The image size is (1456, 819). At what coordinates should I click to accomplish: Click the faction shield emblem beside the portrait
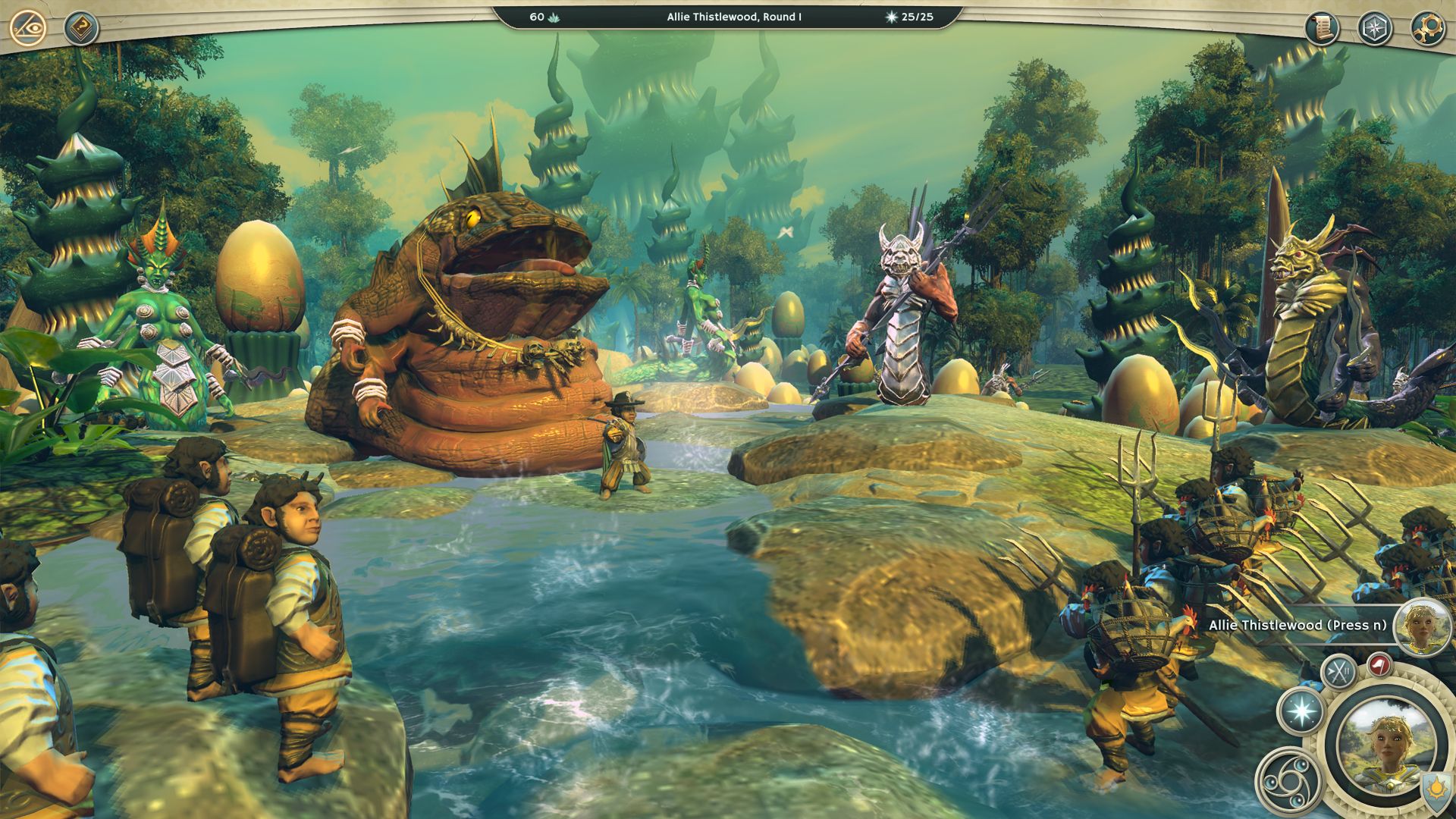point(1434,789)
